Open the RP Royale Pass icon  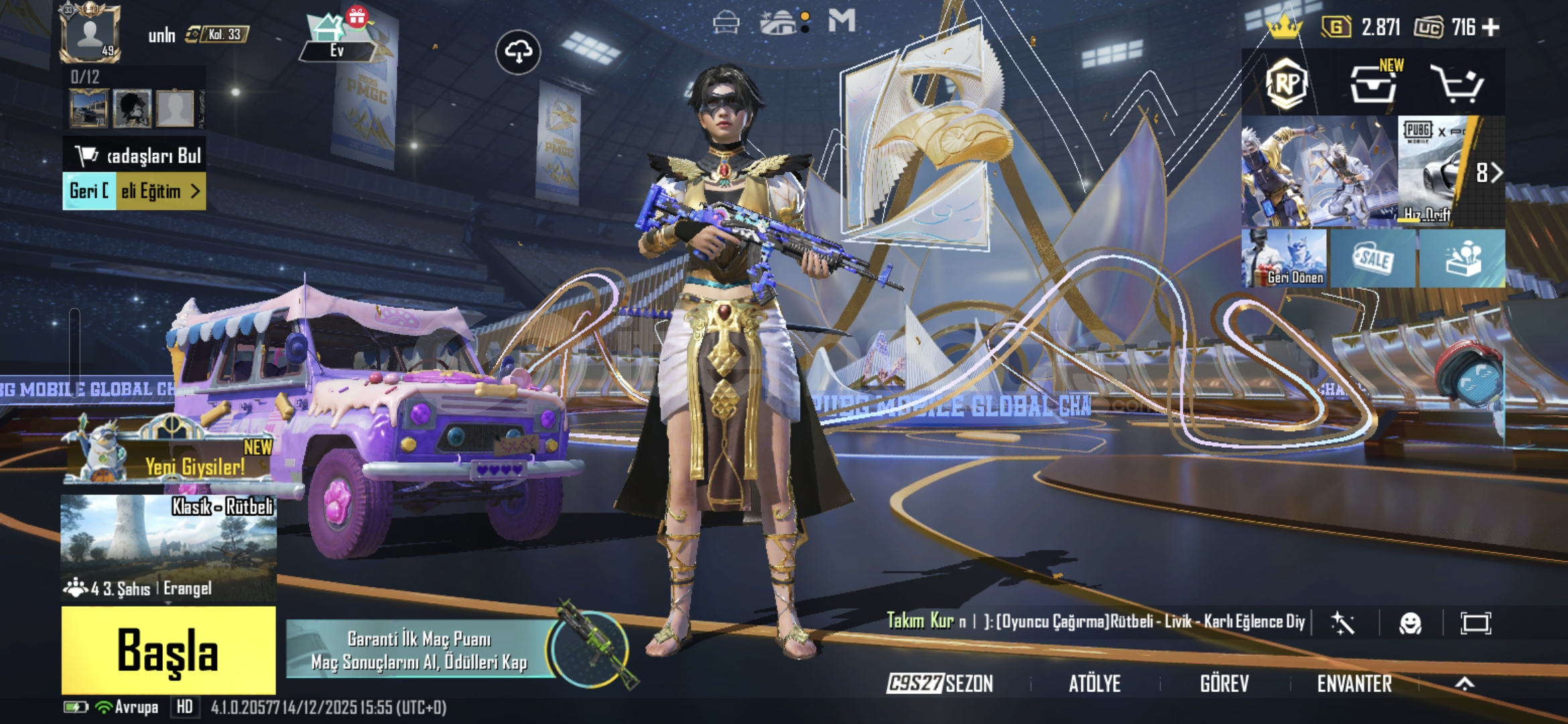point(1286,84)
